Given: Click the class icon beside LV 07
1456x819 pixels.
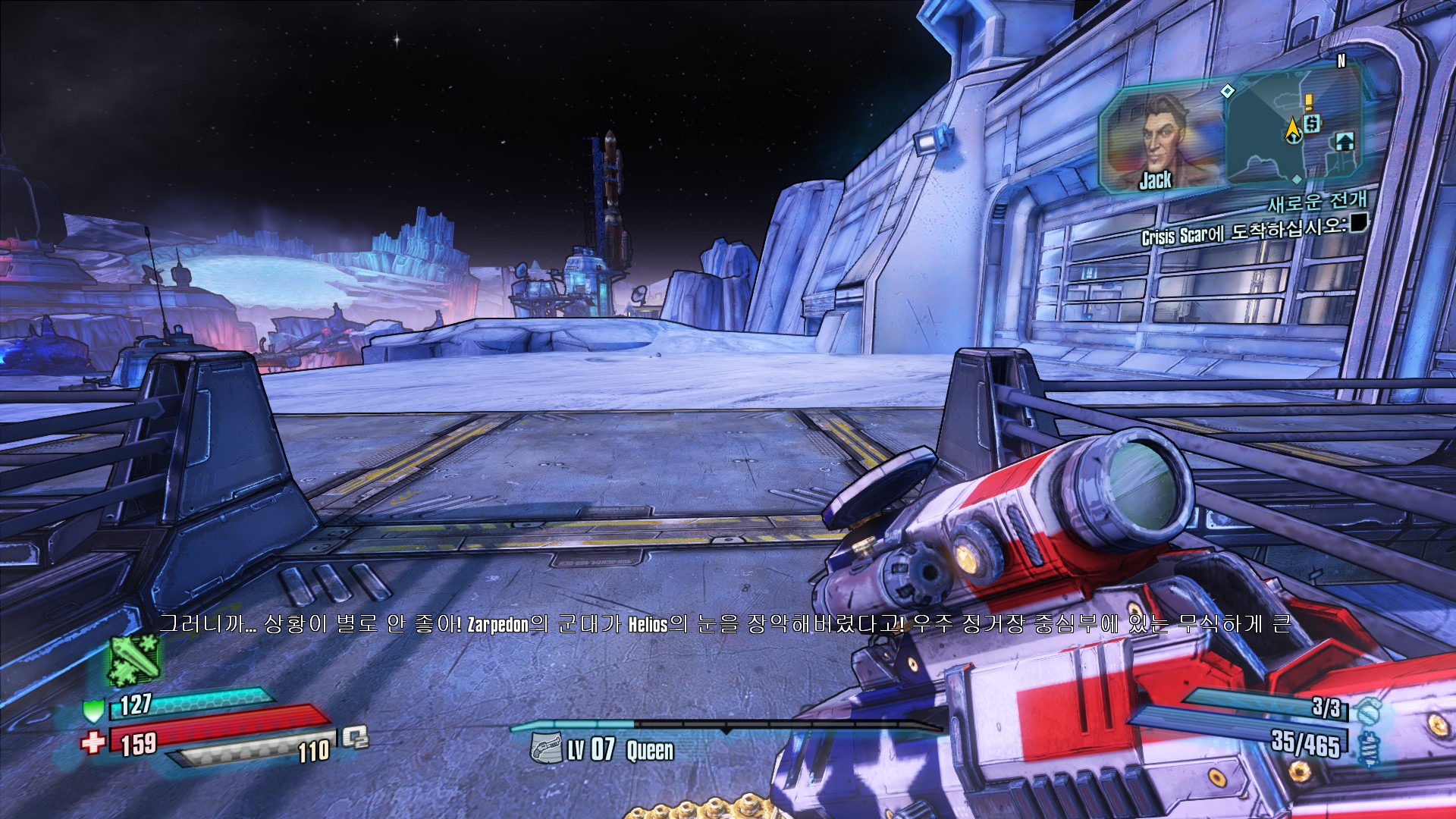Looking at the screenshot, I should 545,748.
